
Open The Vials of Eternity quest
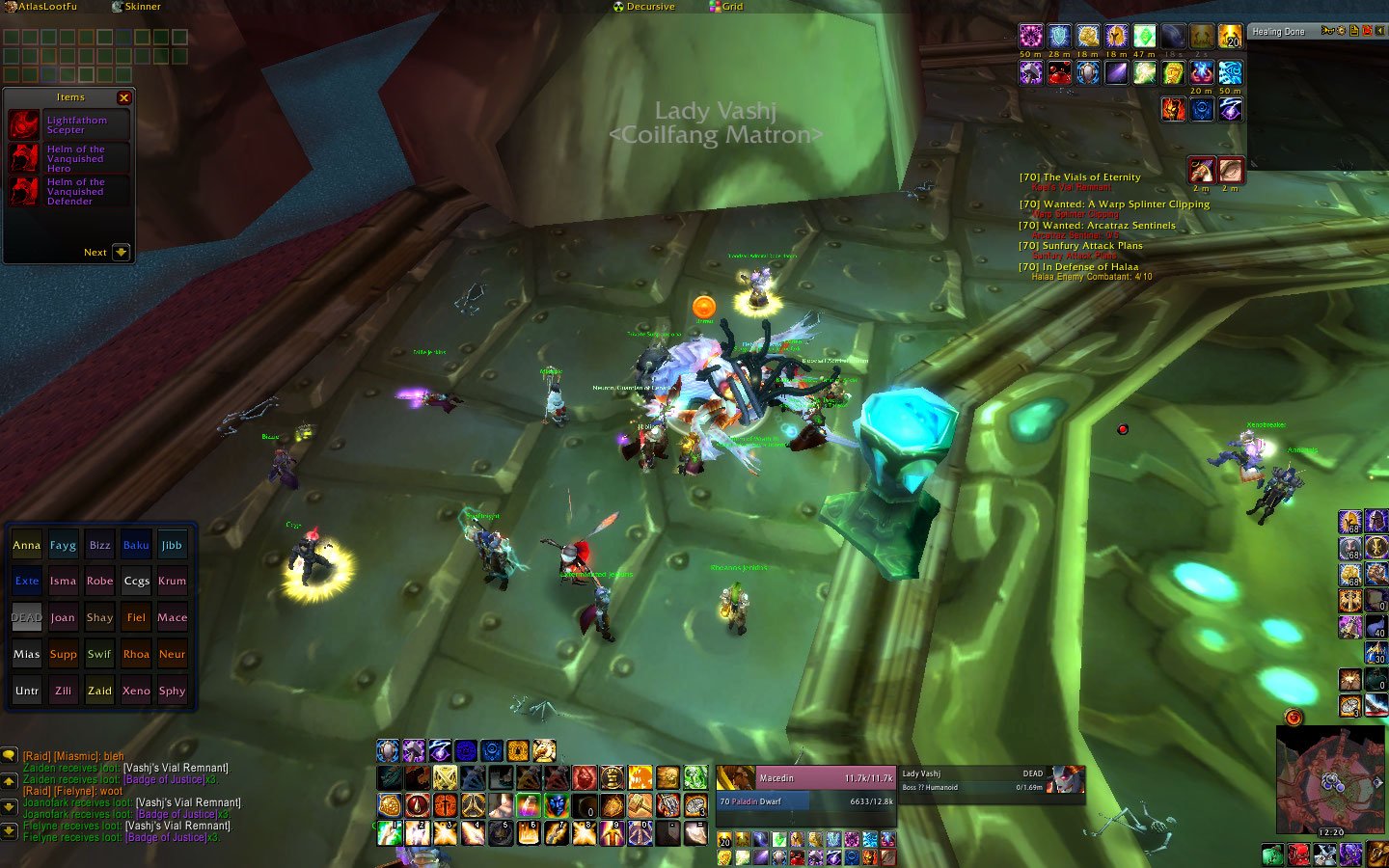coord(1080,177)
